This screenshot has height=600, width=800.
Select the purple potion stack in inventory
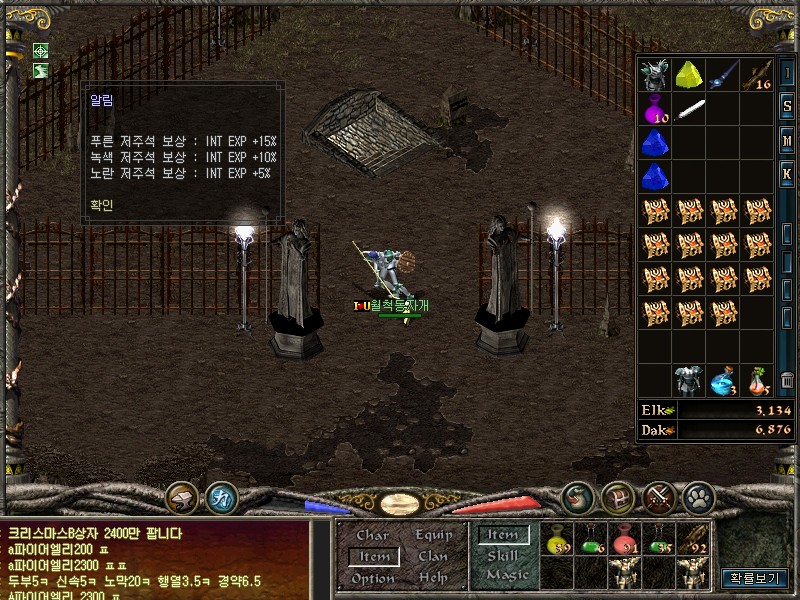click(x=656, y=108)
